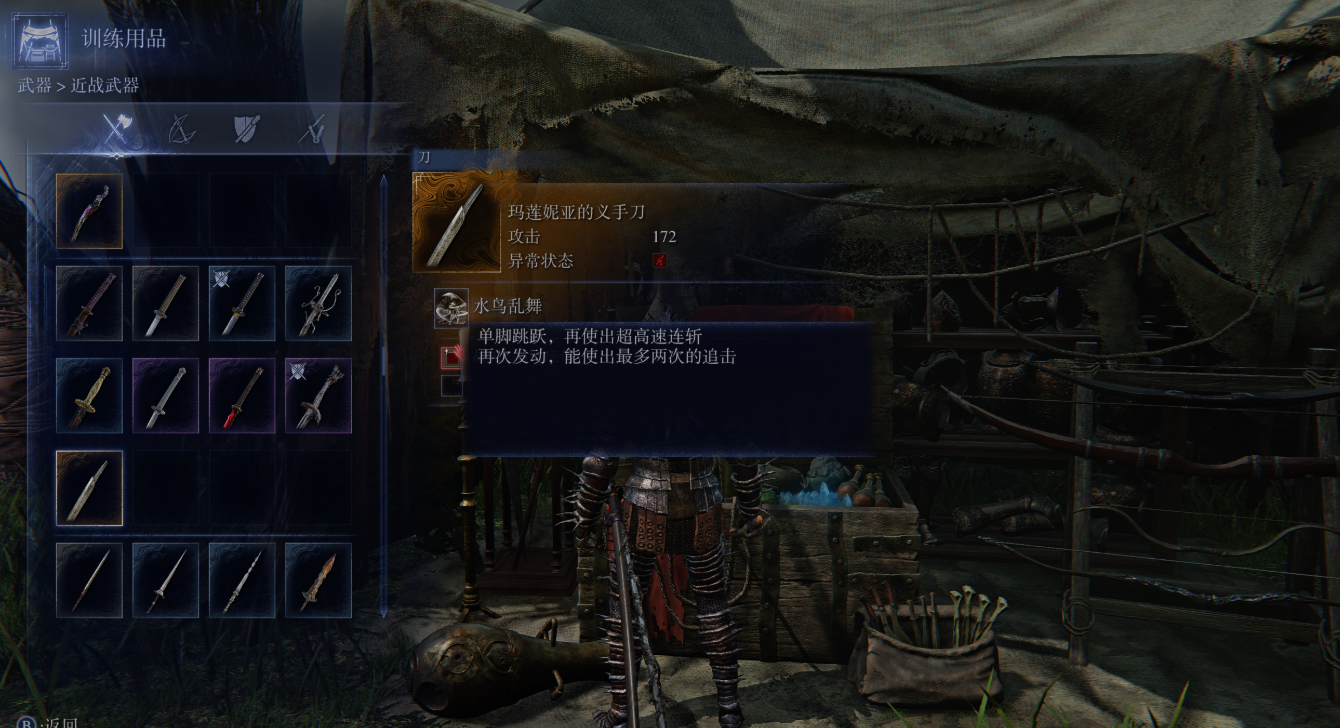Click the Waterfowl Dance skill icon
The width and height of the screenshot is (1340, 728).
451,307
